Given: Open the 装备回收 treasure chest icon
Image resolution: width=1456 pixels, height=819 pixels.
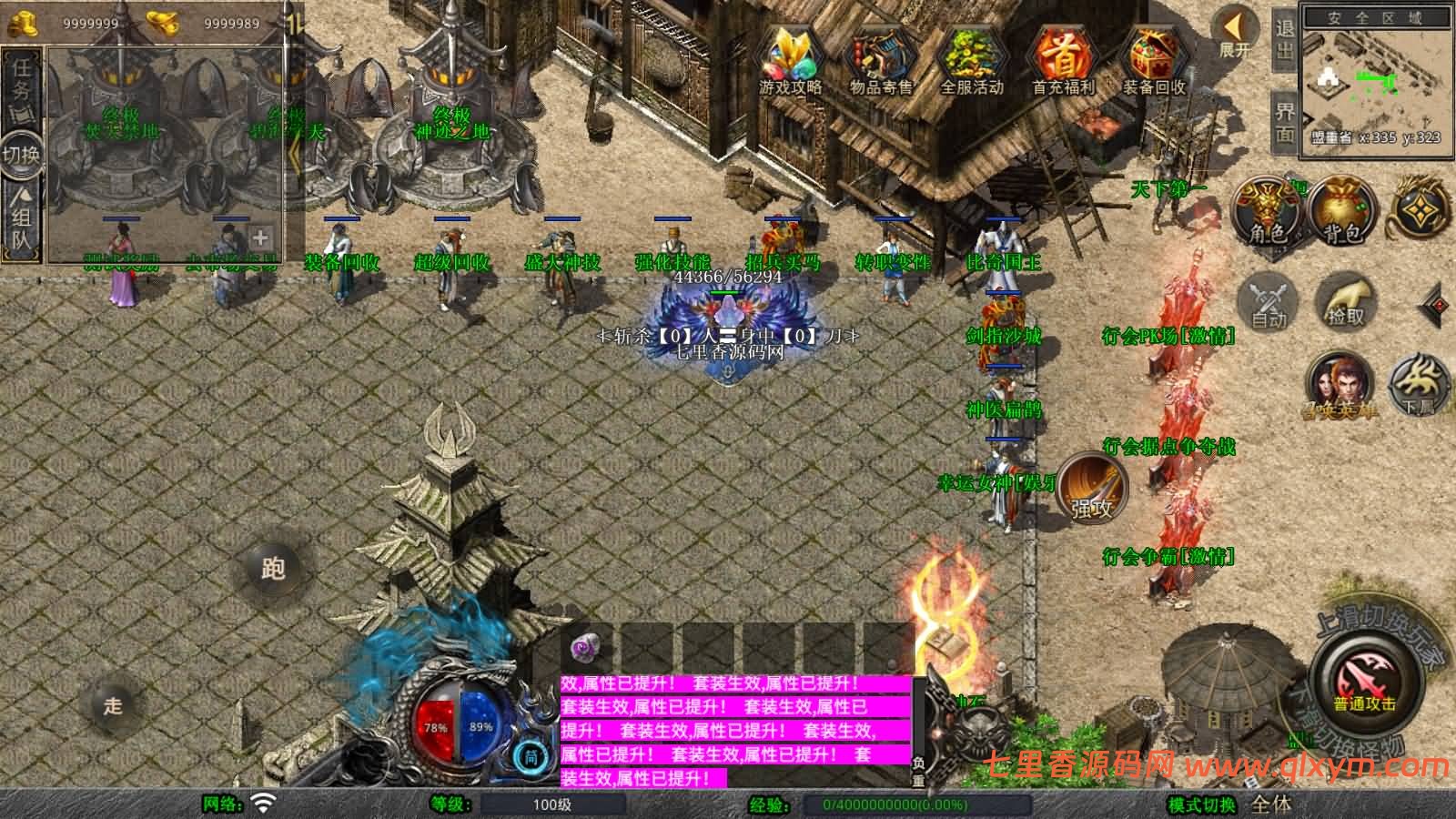Looking at the screenshot, I should point(1153,60).
